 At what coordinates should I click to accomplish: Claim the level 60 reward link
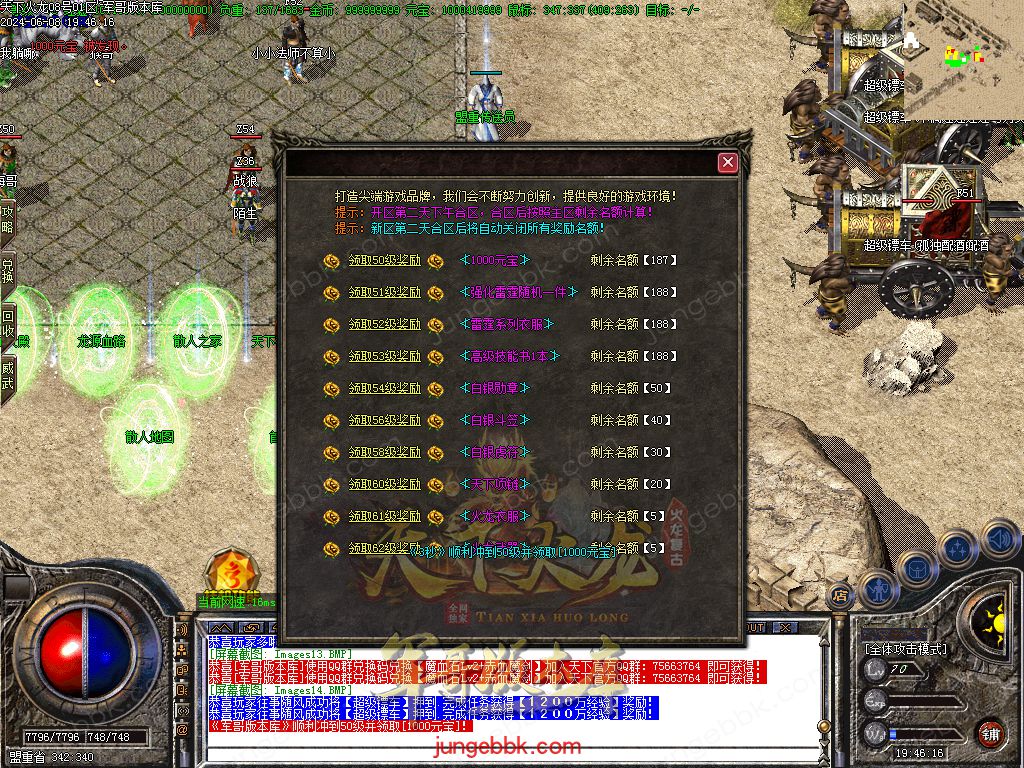coord(384,484)
